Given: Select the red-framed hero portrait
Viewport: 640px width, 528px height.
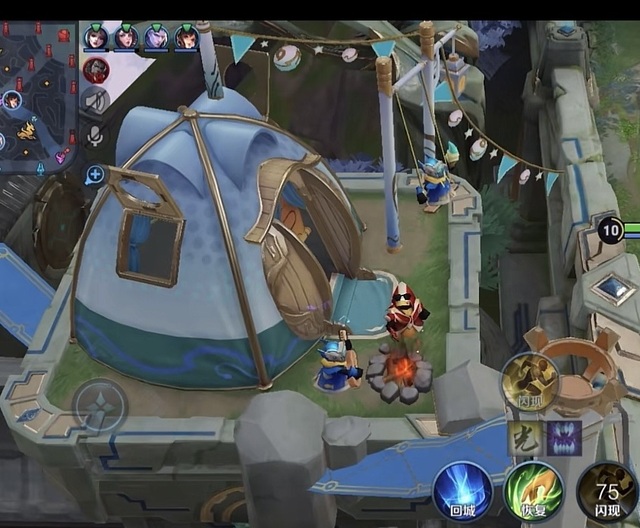Looking at the screenshot, I should tap(96, 69).
